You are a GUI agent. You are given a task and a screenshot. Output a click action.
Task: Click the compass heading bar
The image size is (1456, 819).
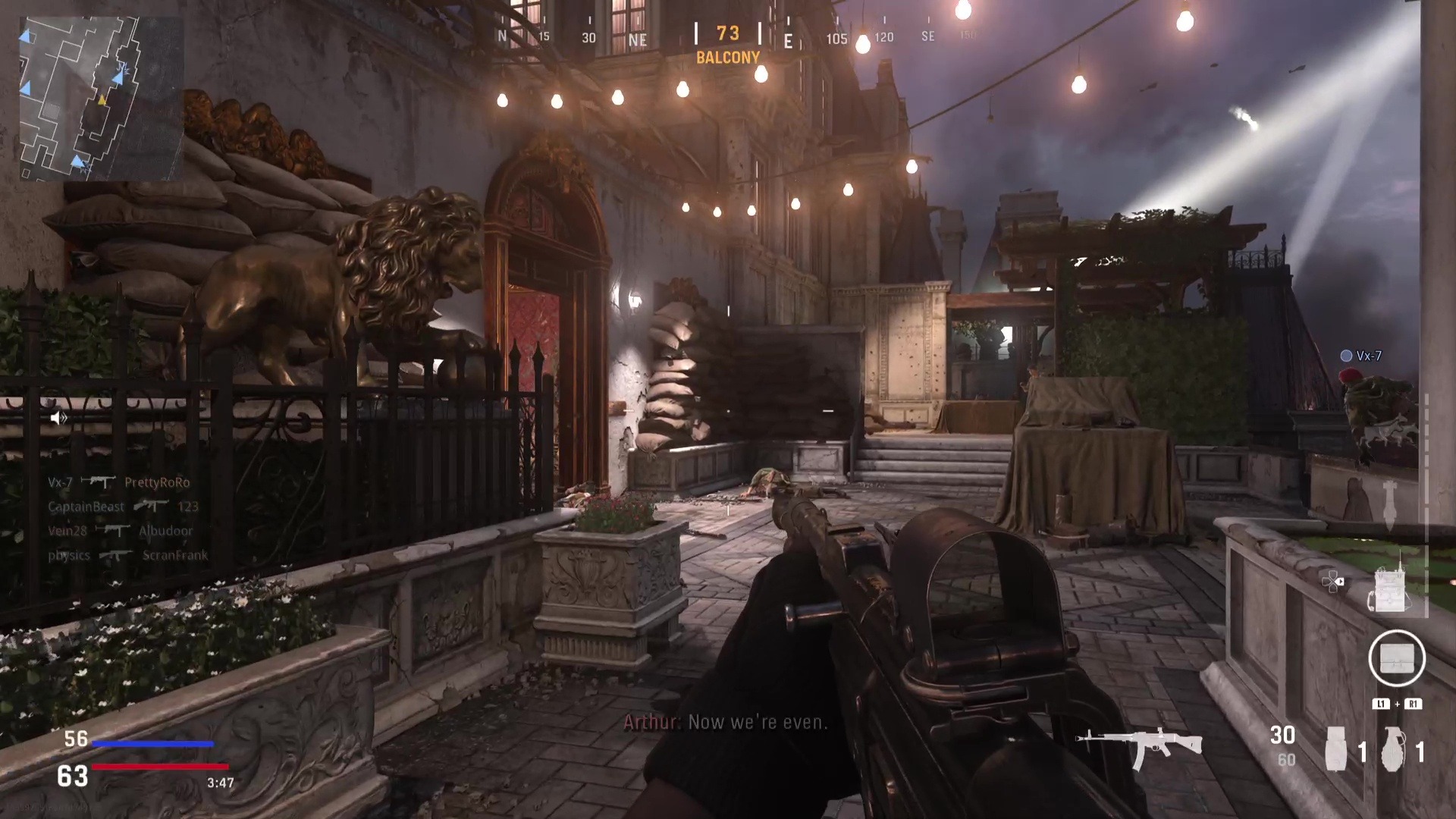[728, 36]
